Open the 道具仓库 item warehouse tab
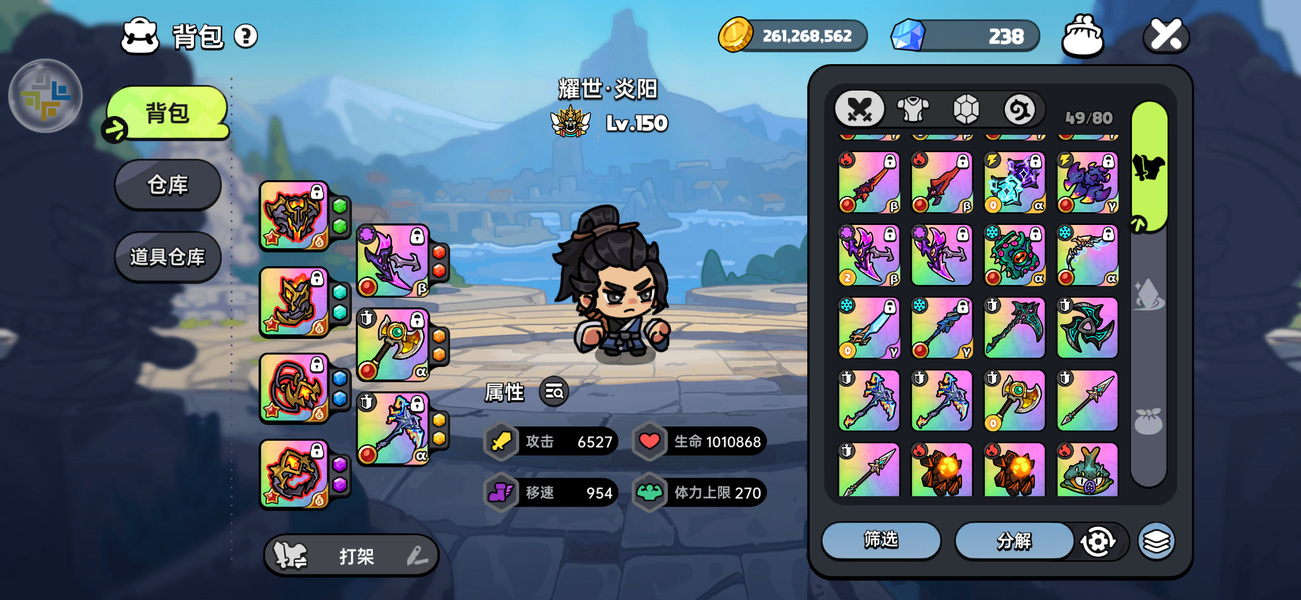 tap(167, 257)
